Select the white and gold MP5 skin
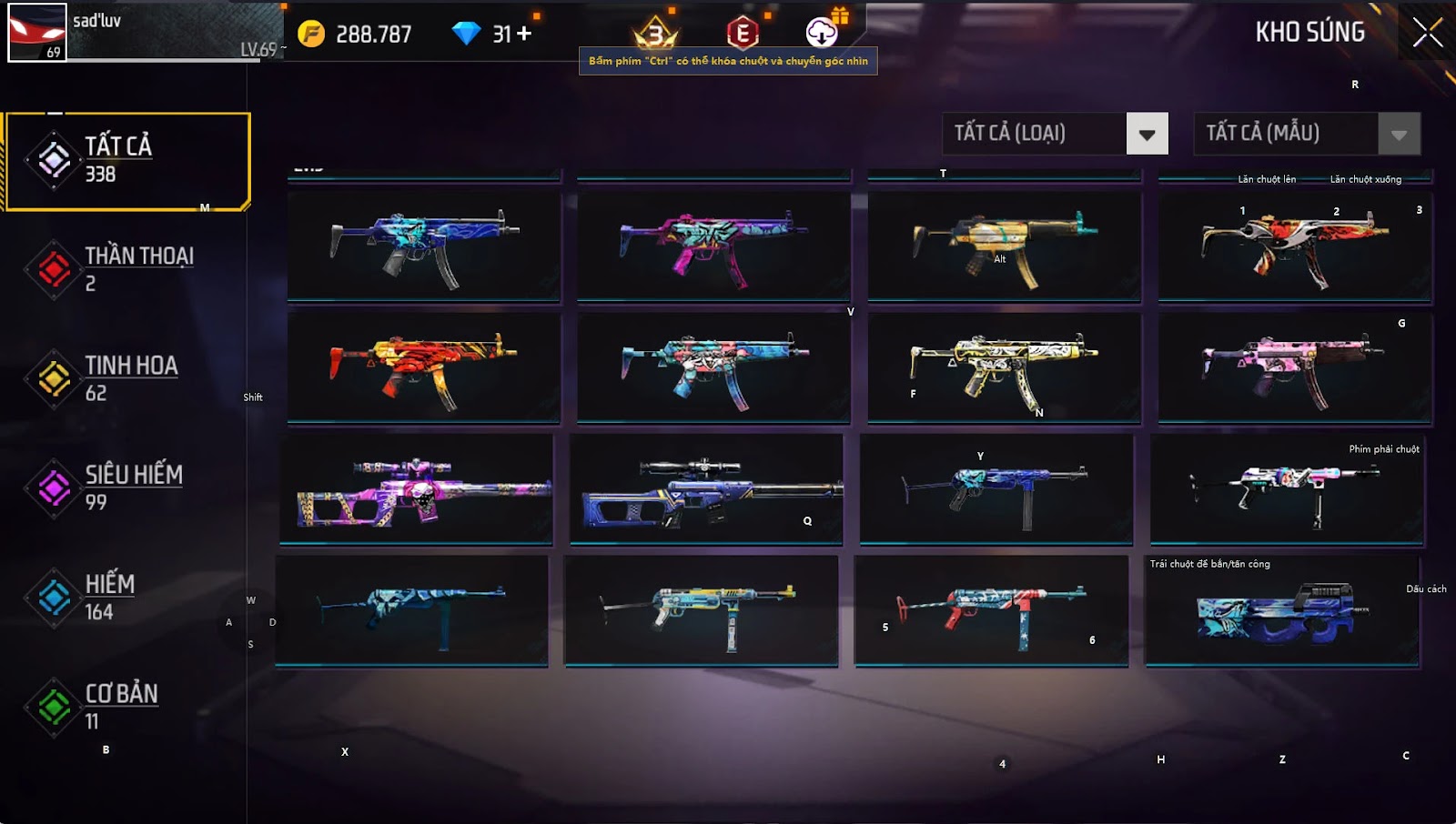Viewport: 1456px width, 824px height. pos(1005,367)
